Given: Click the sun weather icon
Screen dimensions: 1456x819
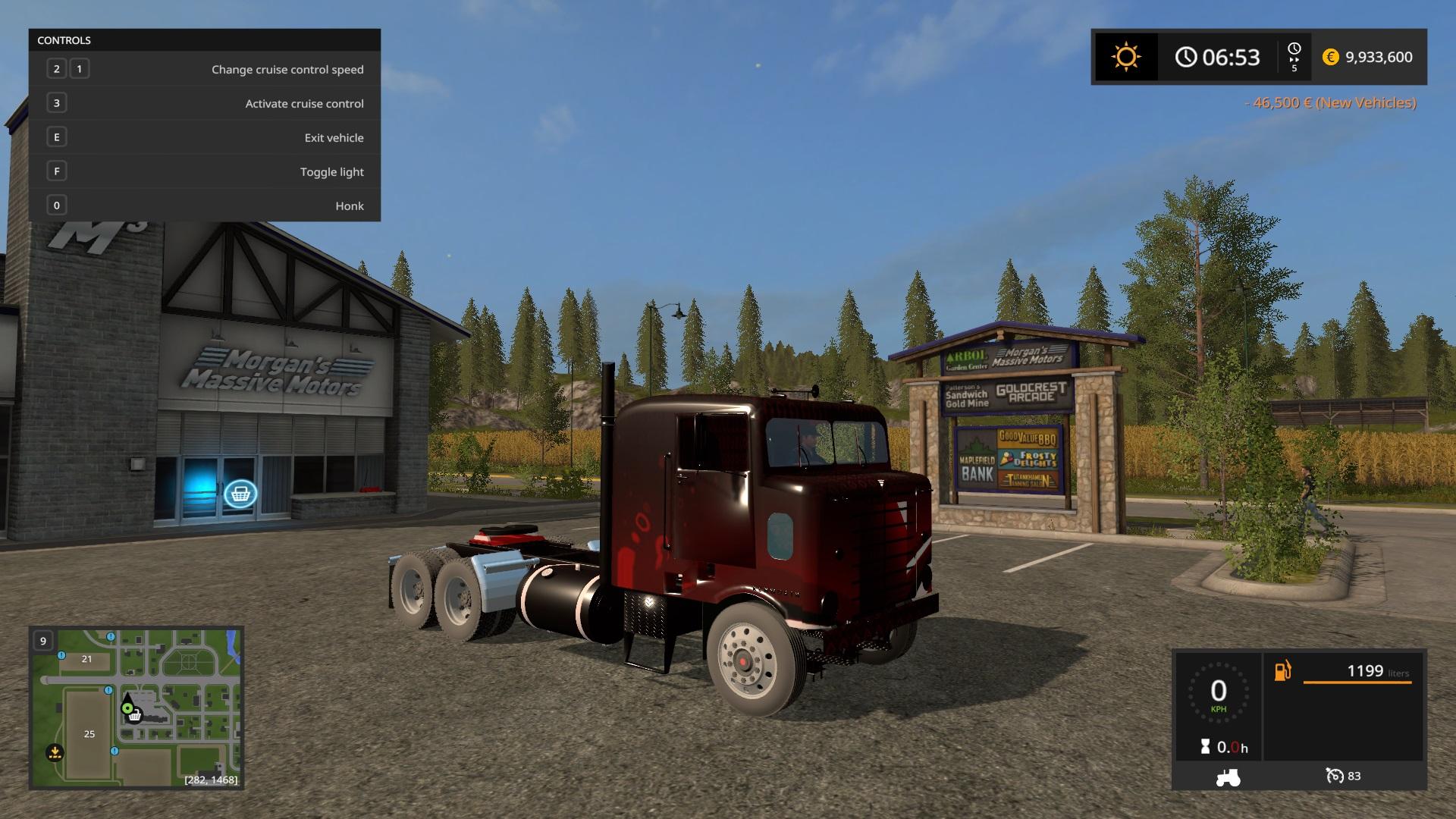Looking at the screenshot, I should [1125, 57].
